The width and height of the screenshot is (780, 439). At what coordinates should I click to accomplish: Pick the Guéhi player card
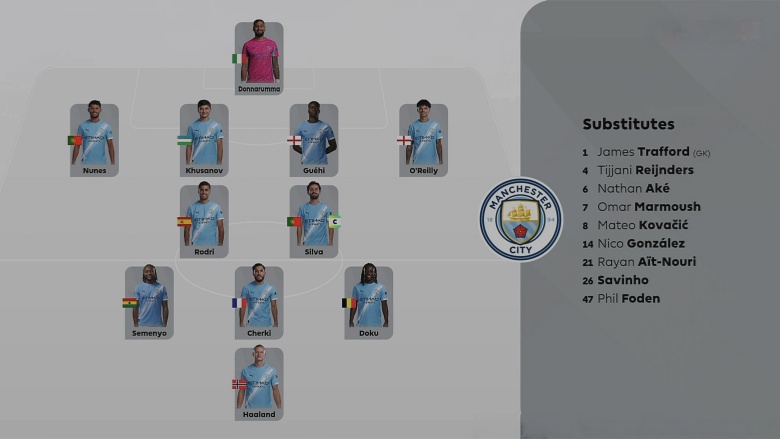pos(314,139)
